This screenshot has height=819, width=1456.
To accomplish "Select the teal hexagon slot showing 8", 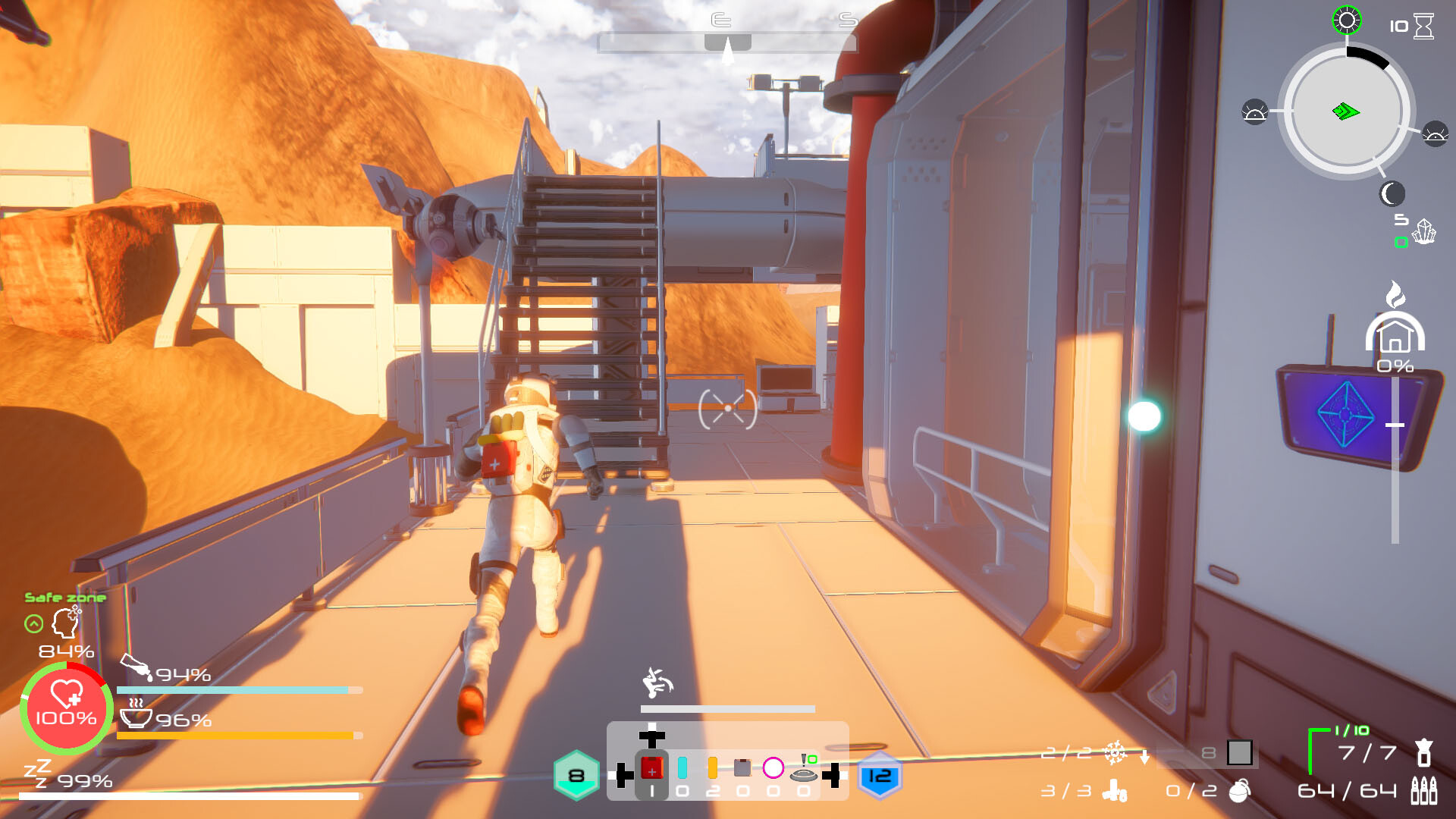I will coord(576,776).
